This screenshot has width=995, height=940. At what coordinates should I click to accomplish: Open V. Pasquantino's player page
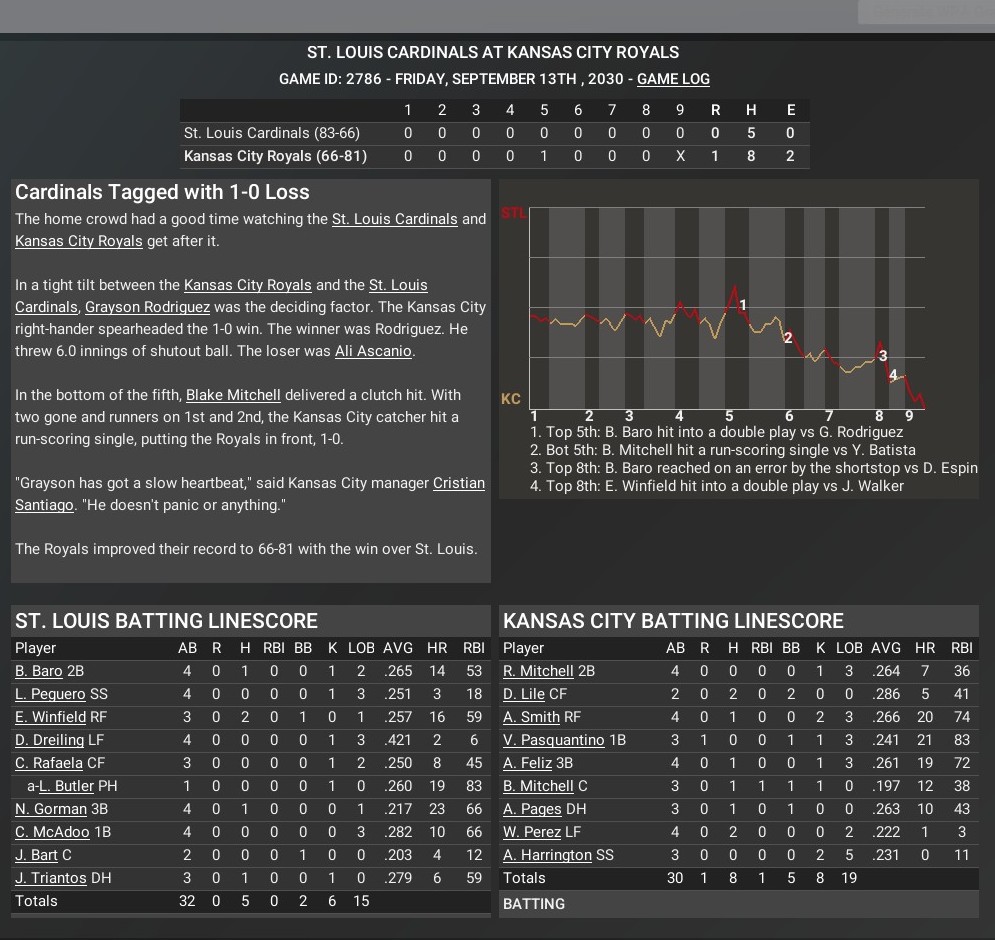click(553, 740)
